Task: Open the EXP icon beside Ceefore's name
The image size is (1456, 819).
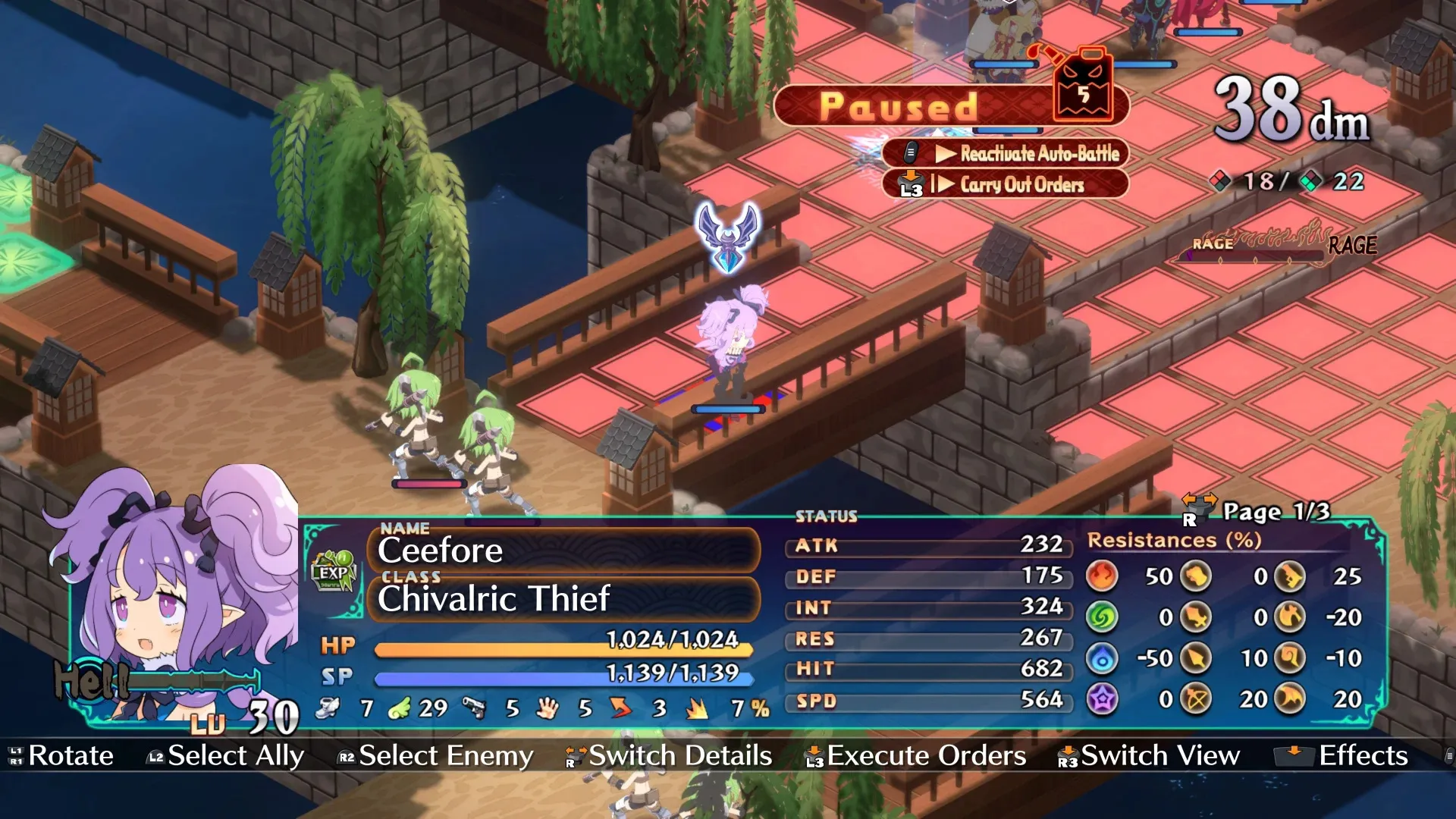Action: pos(333,572)
